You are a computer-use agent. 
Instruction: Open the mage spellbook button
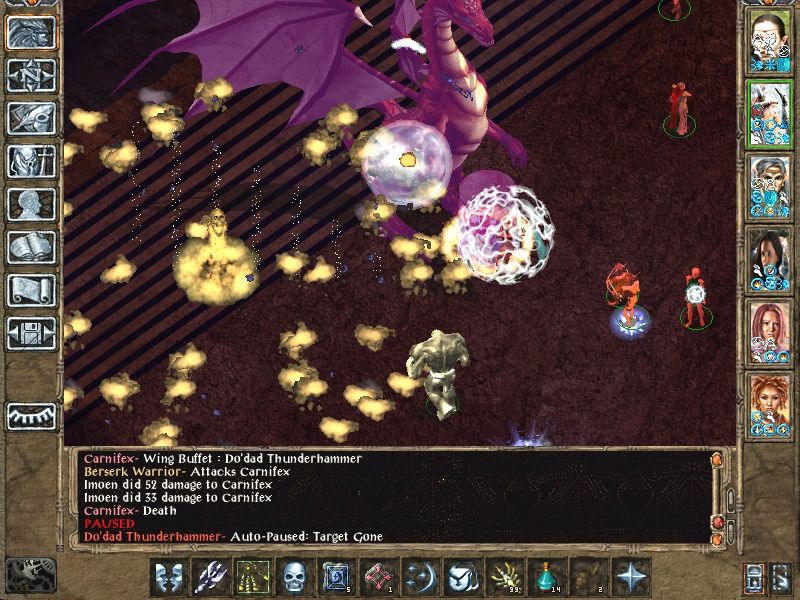[x=30, y=246]
